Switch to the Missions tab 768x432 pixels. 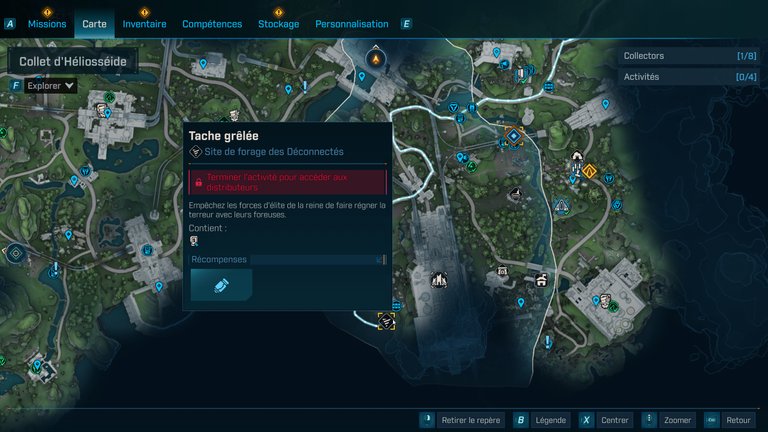click(47, 23)
